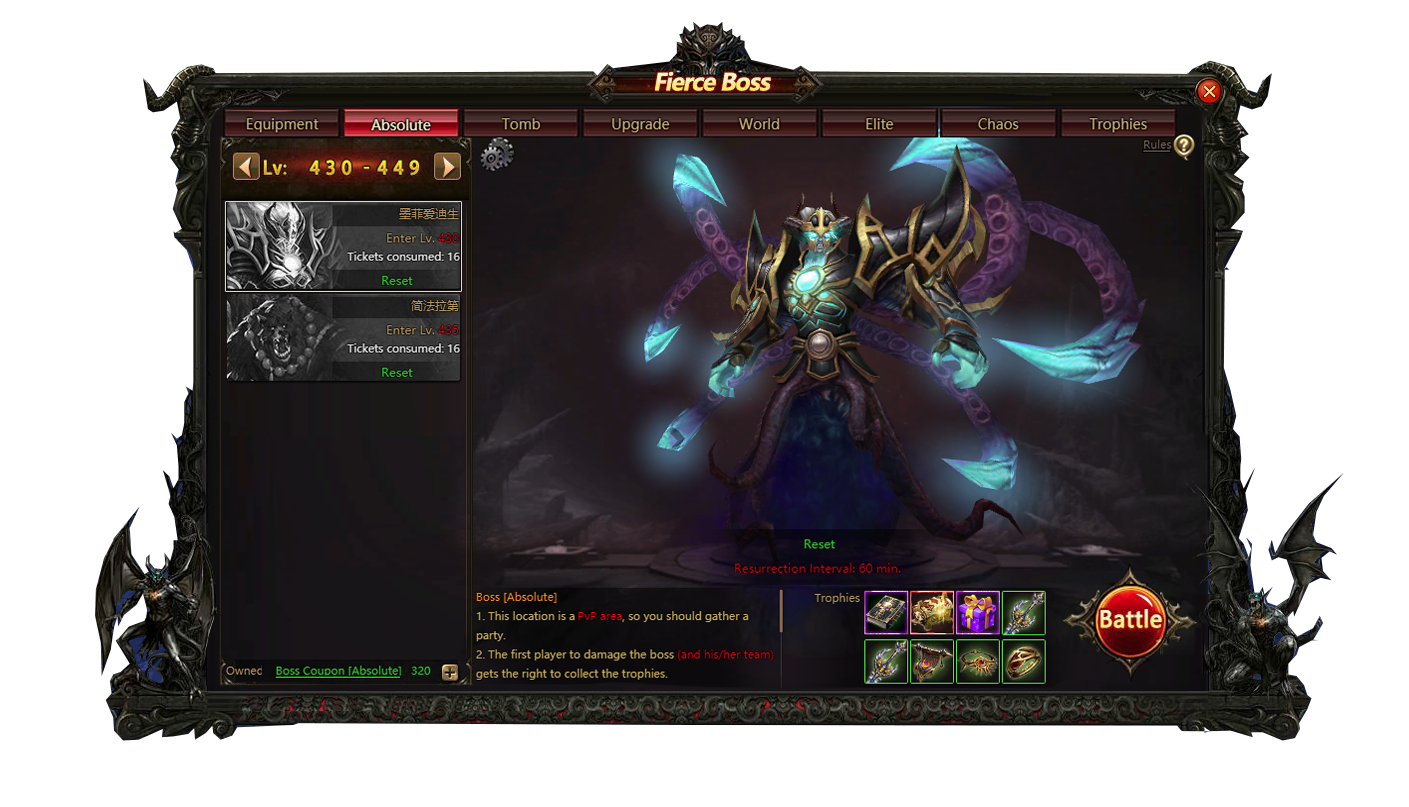Screen dimensions: 1409x807
Task: Open the gear settings icon
Action: (497, 155)
